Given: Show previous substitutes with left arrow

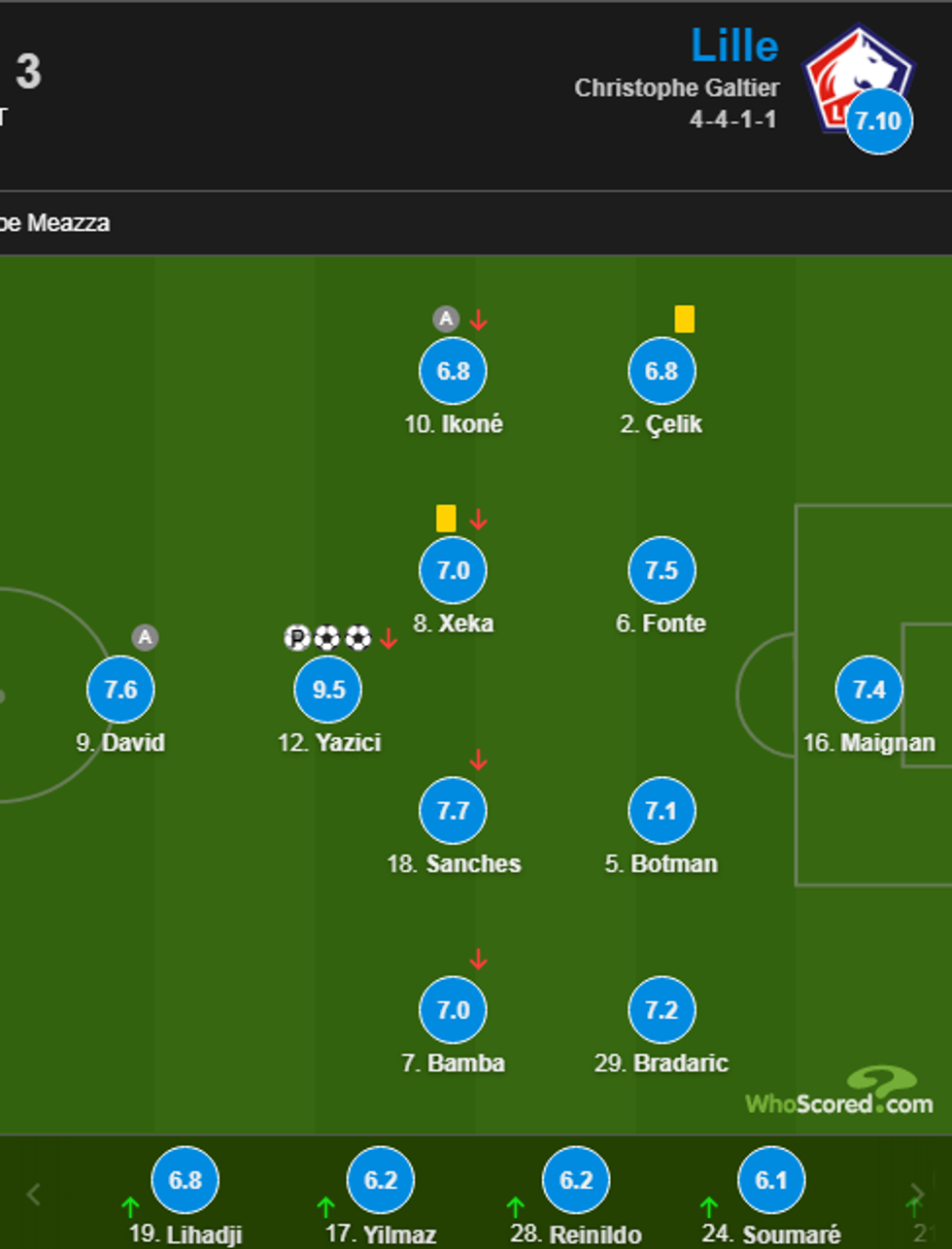Looking at the screenshot, I should coord(34,1194).
